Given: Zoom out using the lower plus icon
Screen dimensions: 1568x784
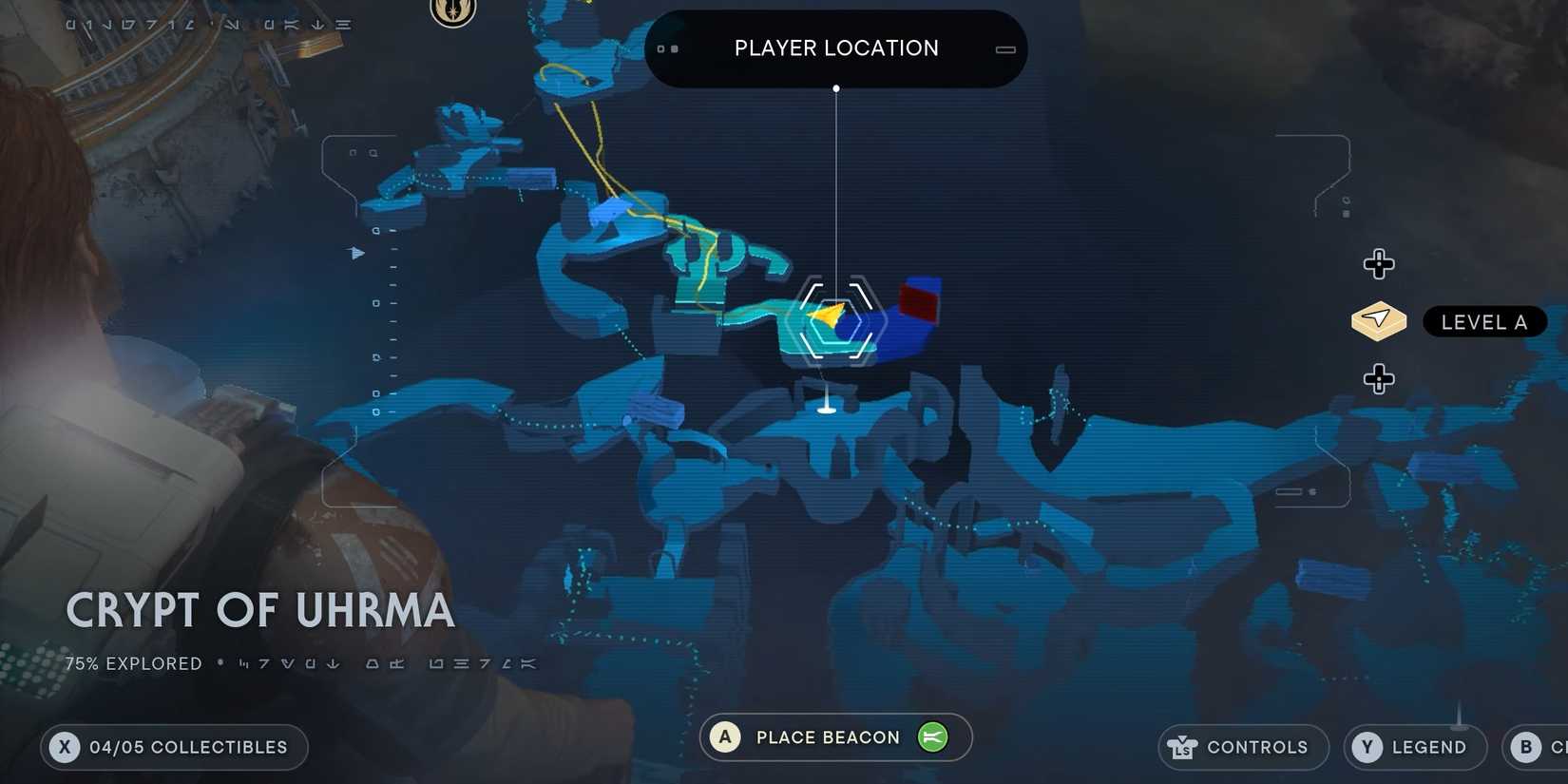Looking at the screenshot, I should coord(1377,378).
